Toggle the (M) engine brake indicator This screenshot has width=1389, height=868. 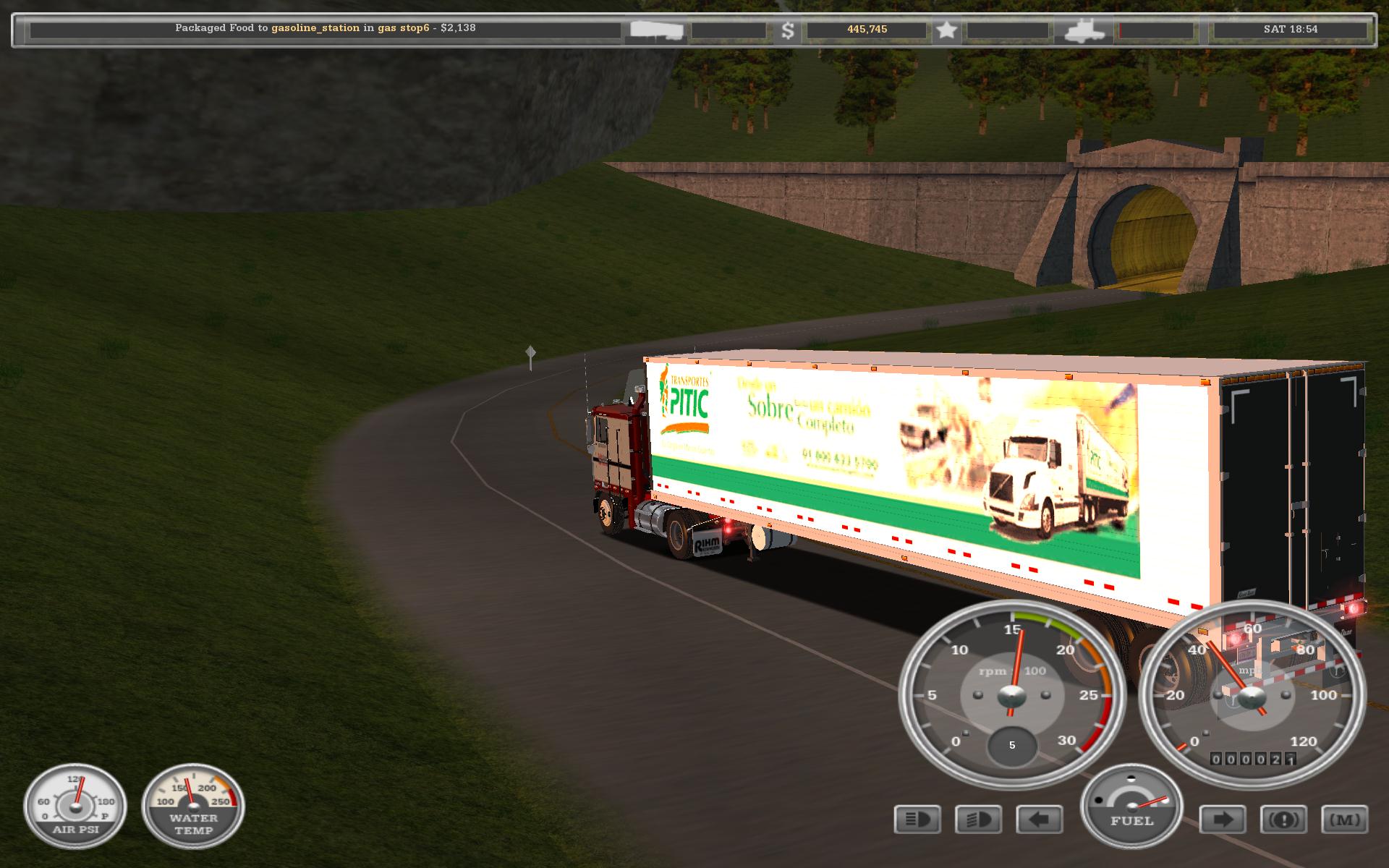(x=1345, y=820)
